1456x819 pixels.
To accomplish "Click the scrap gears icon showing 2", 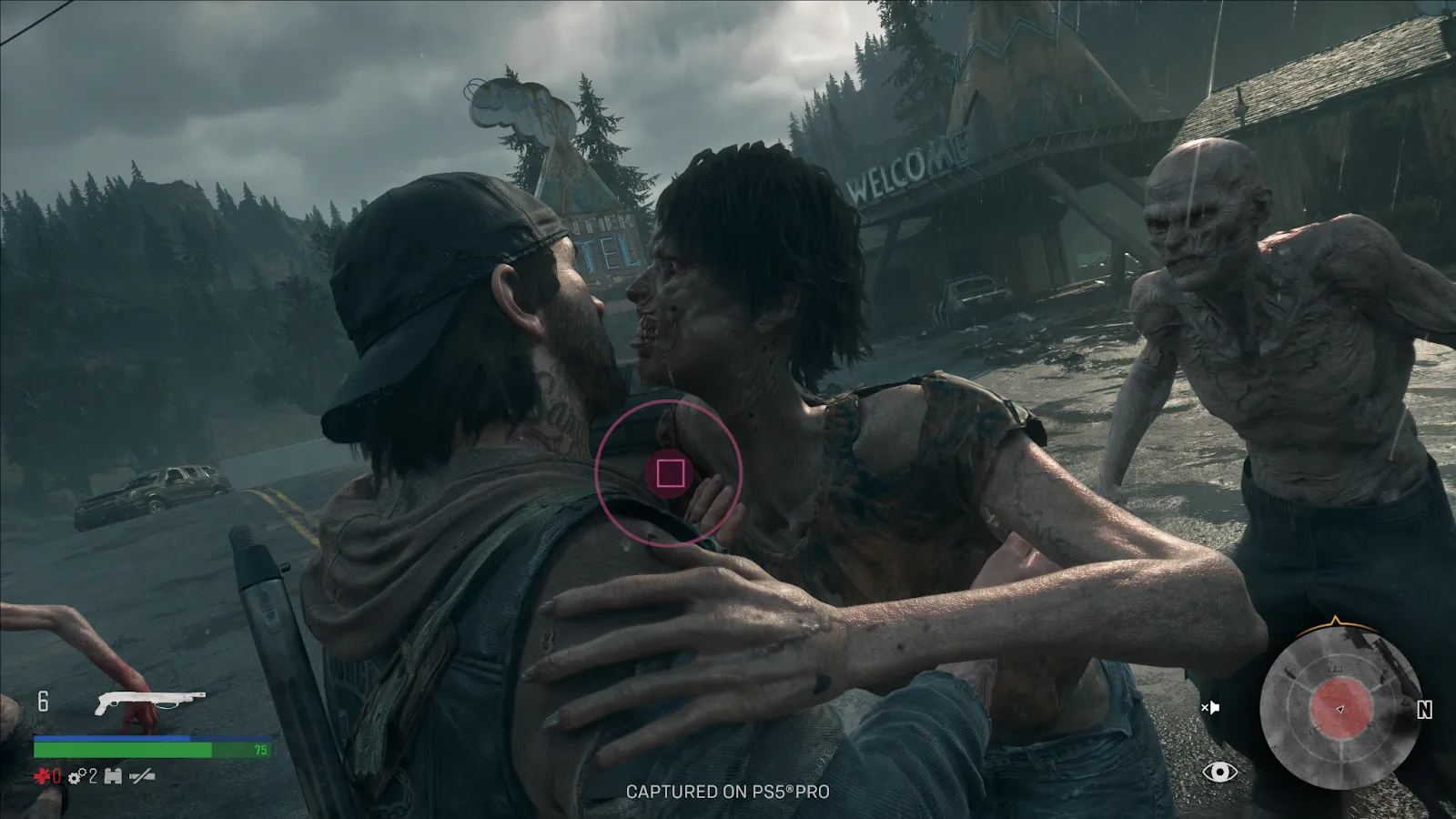I will pos(80,774).
